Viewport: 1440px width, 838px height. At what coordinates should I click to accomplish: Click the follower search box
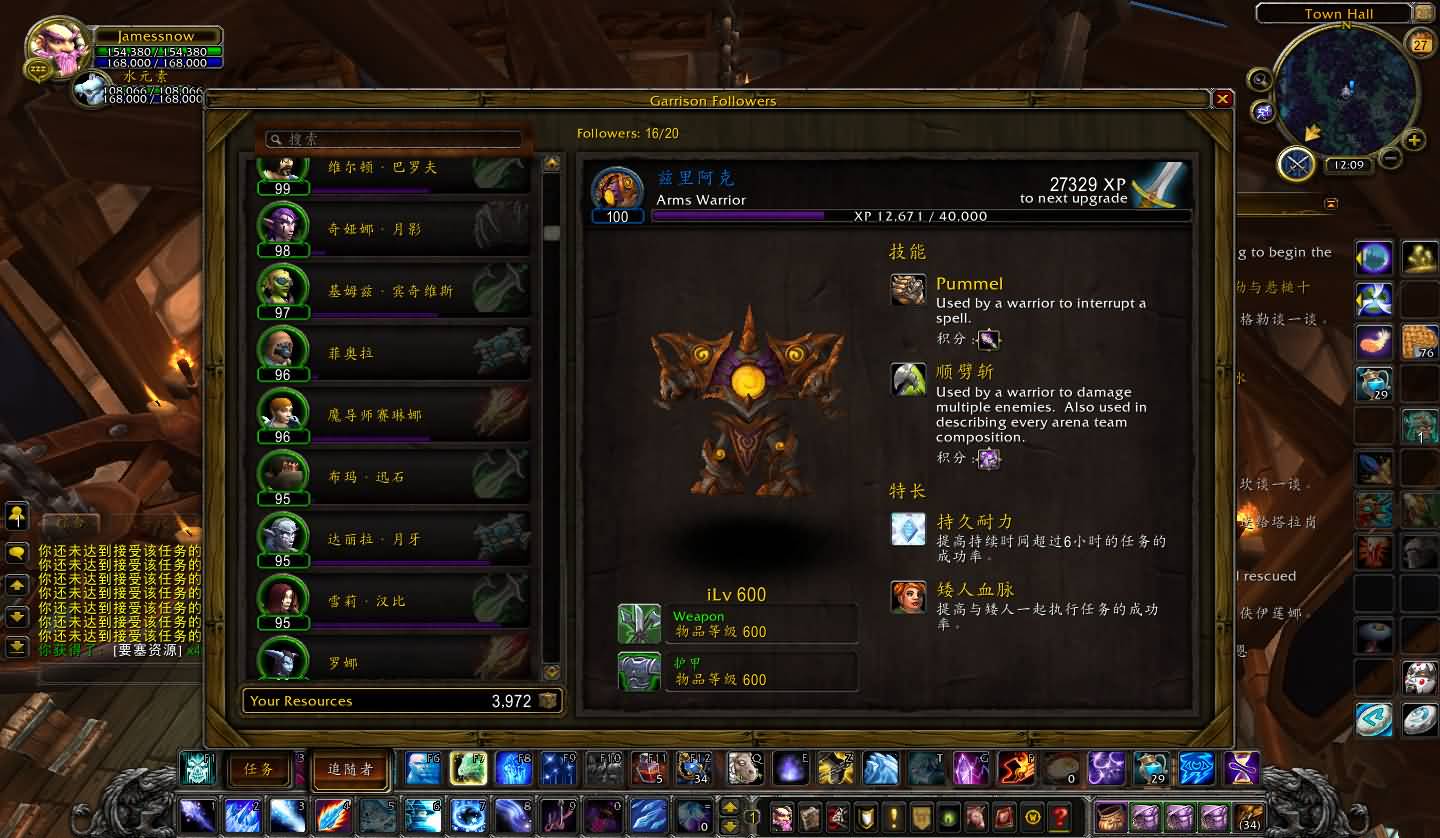point(395,139)
